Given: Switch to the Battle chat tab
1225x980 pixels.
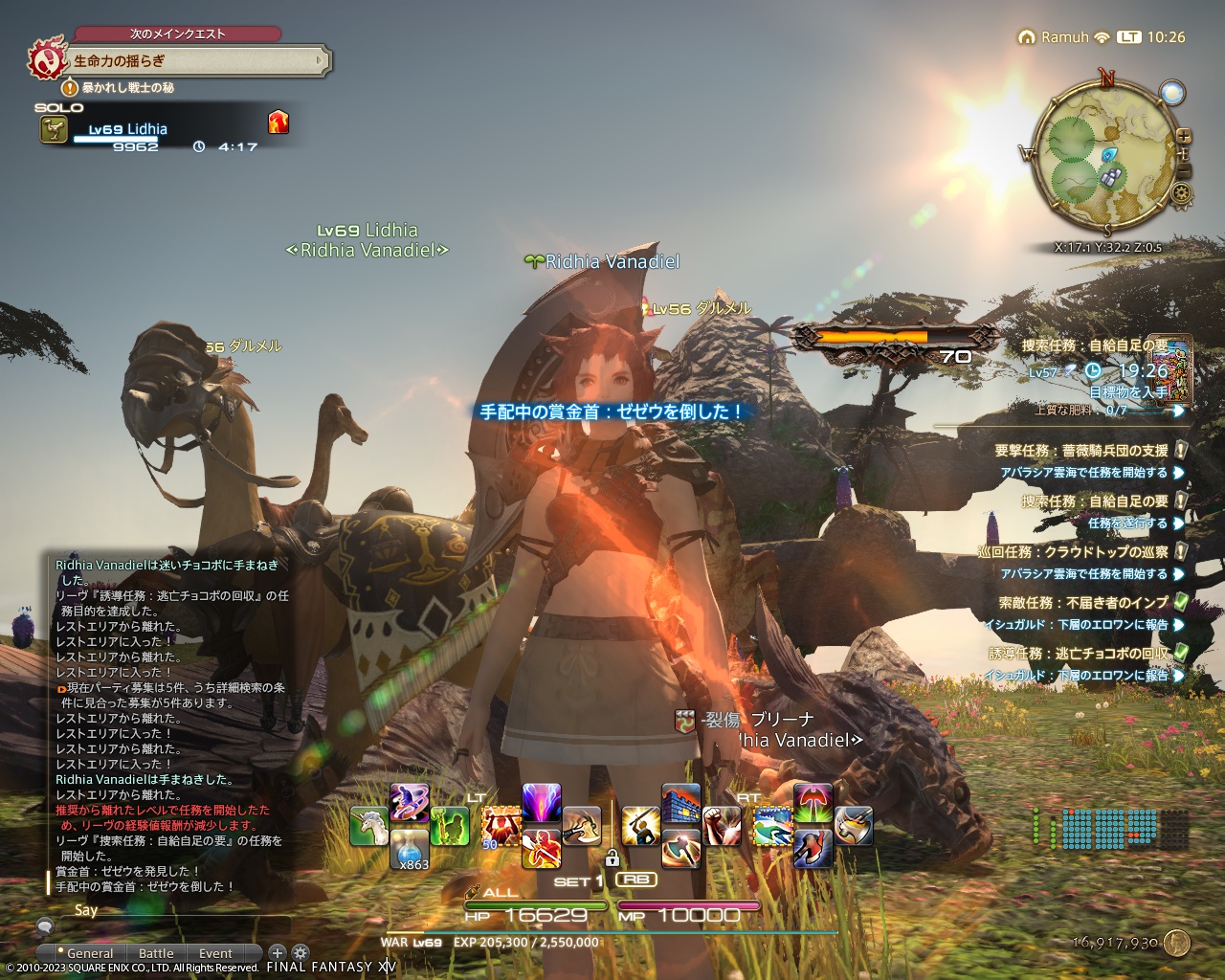Looking at the screenshot, I should pos(156,953).
